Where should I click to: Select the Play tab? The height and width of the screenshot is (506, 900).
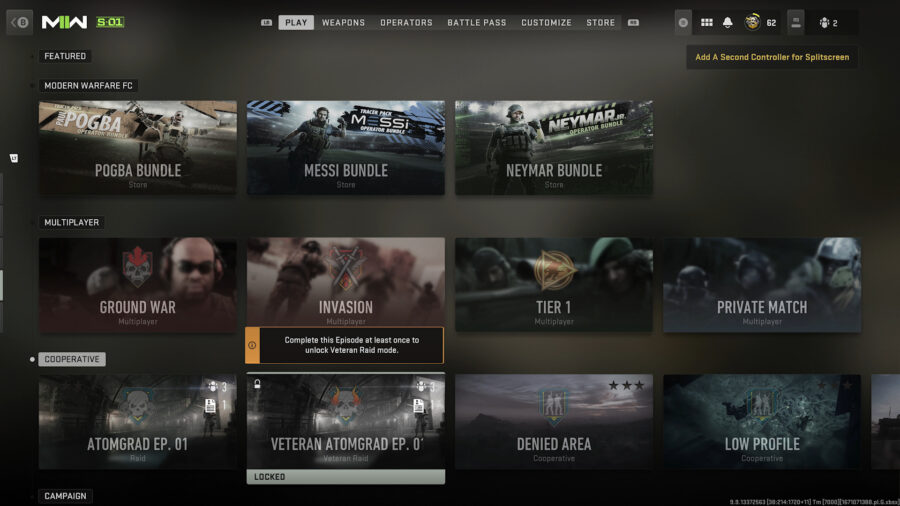296,22
